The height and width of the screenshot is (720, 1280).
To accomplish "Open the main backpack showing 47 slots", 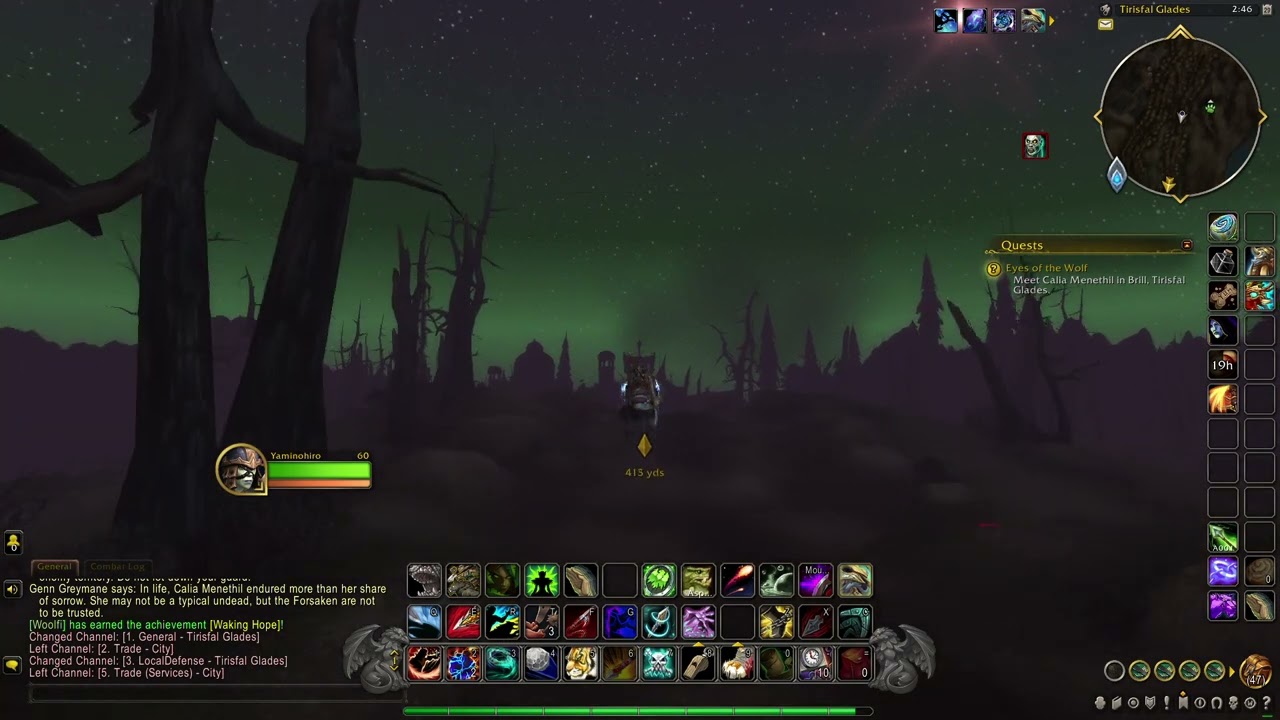I will click(1255, 673).
